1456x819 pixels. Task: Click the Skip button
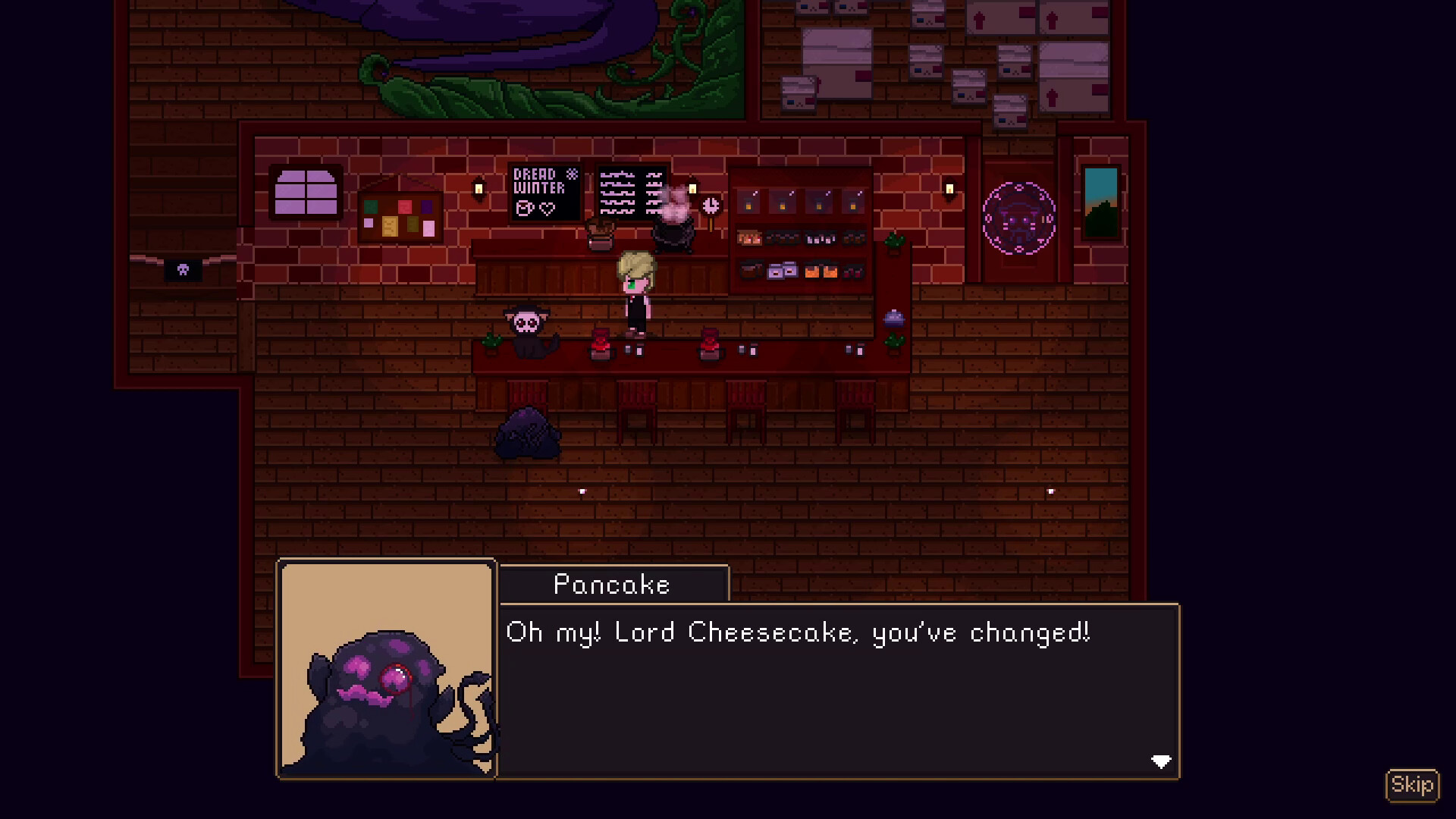1414,786
